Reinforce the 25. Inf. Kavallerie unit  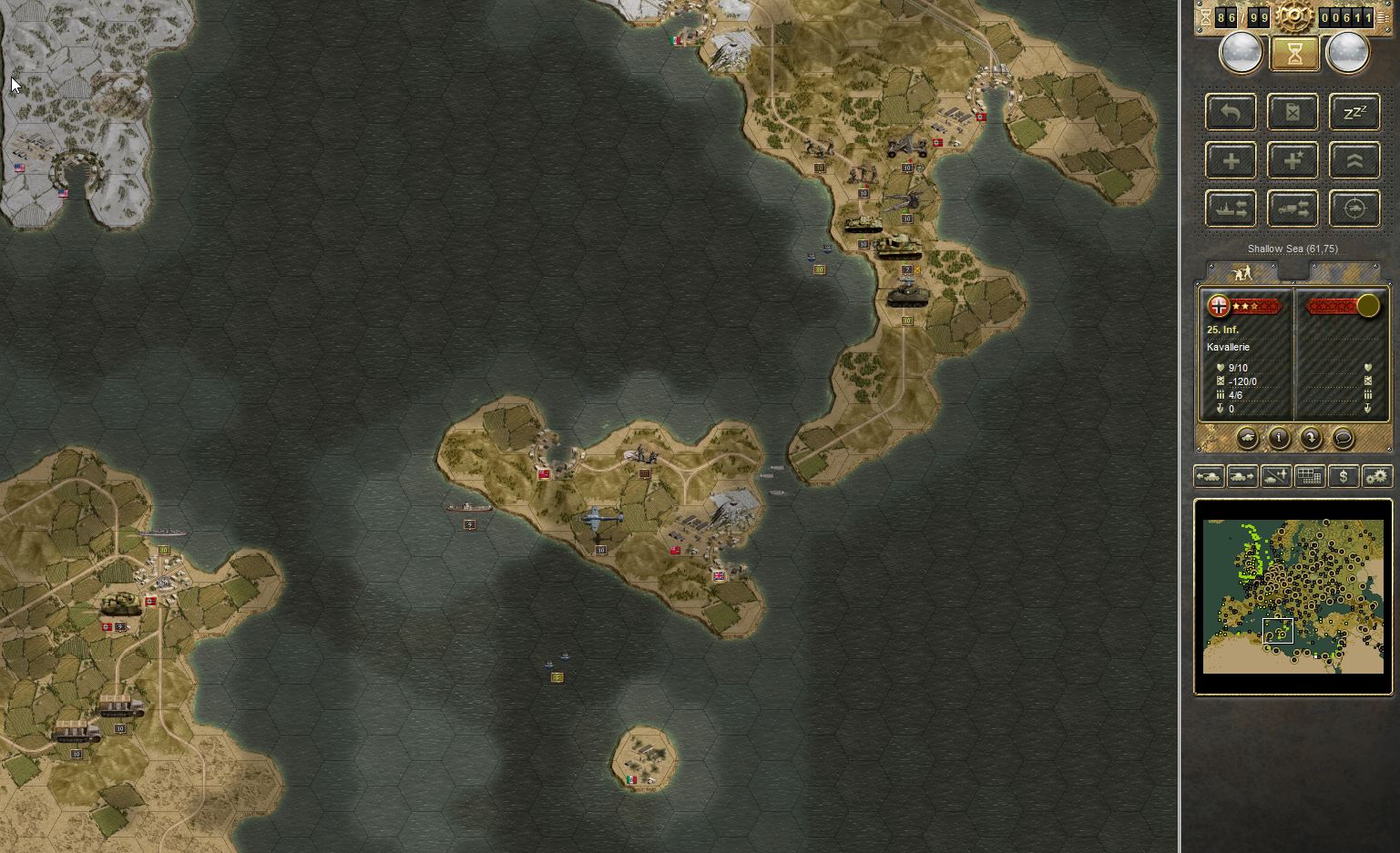[x=1230, y=159]
